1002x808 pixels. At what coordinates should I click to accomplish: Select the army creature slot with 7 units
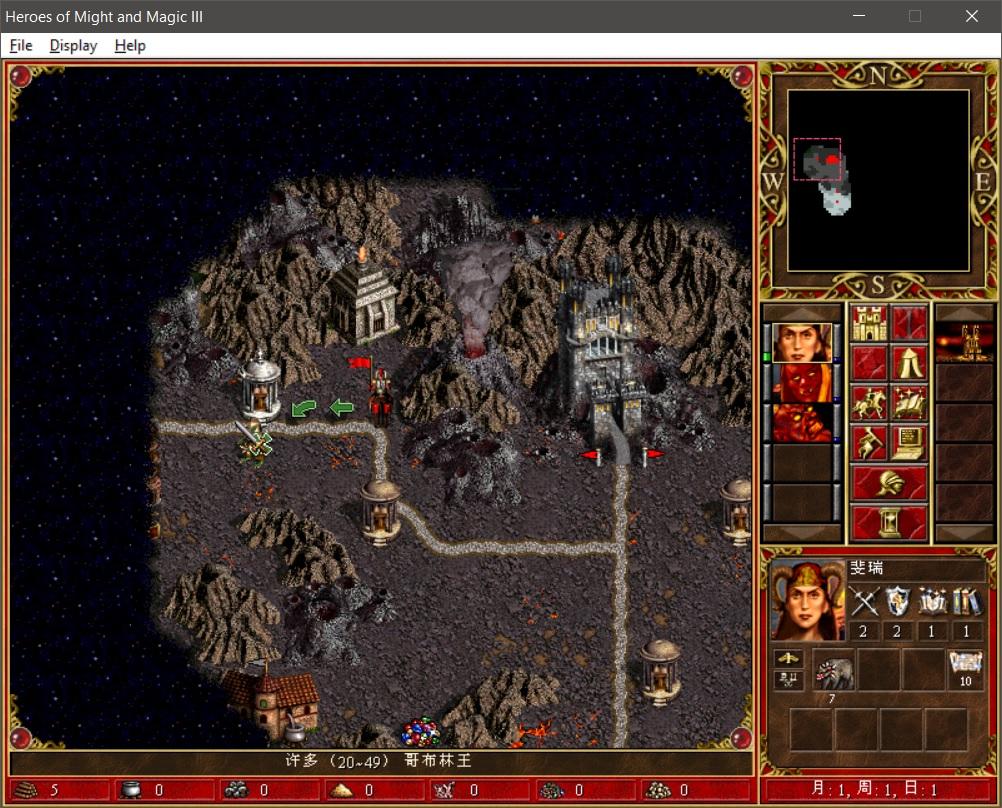pos(832,670)
